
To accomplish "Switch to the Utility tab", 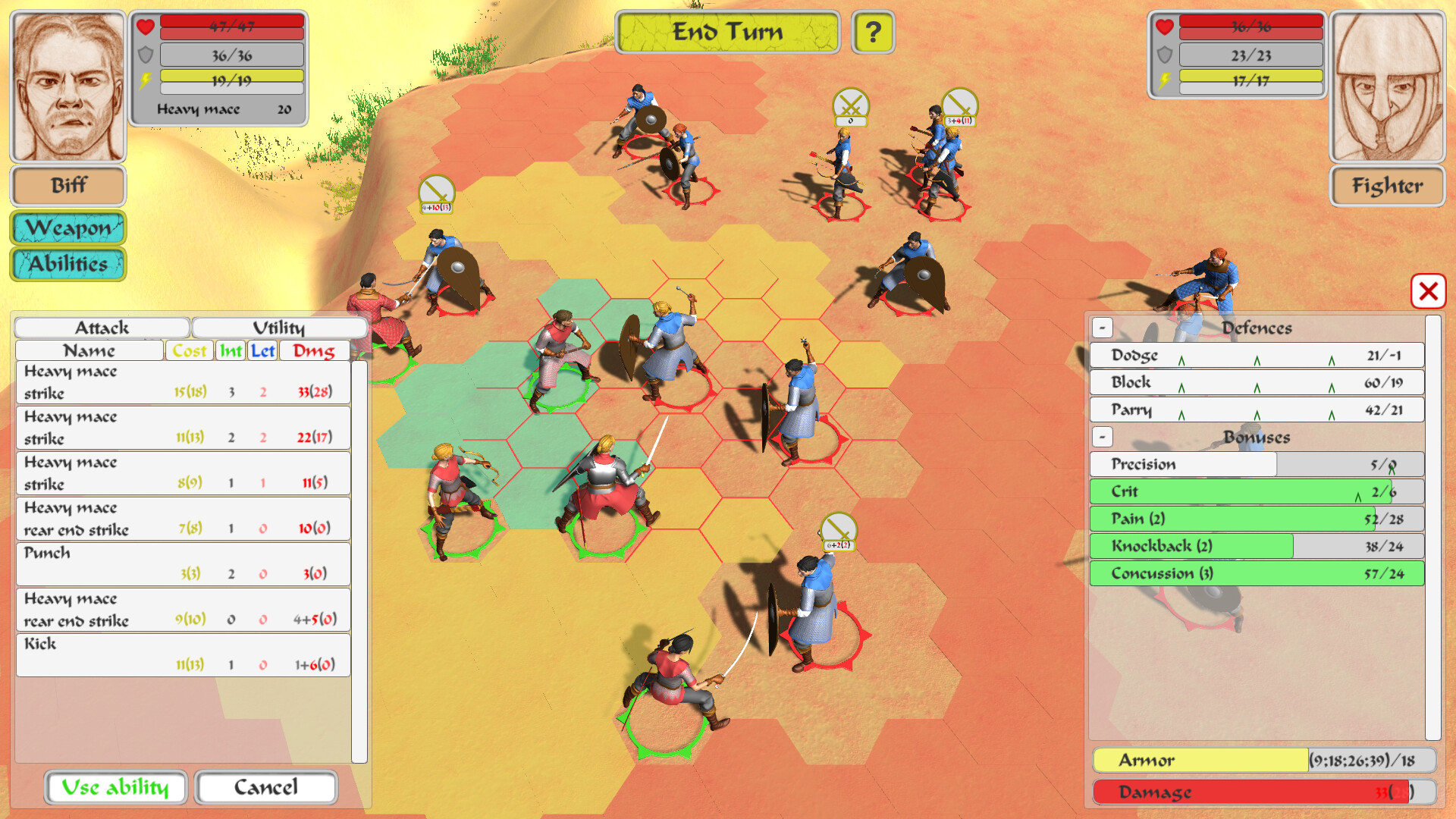I will [279, 327].
